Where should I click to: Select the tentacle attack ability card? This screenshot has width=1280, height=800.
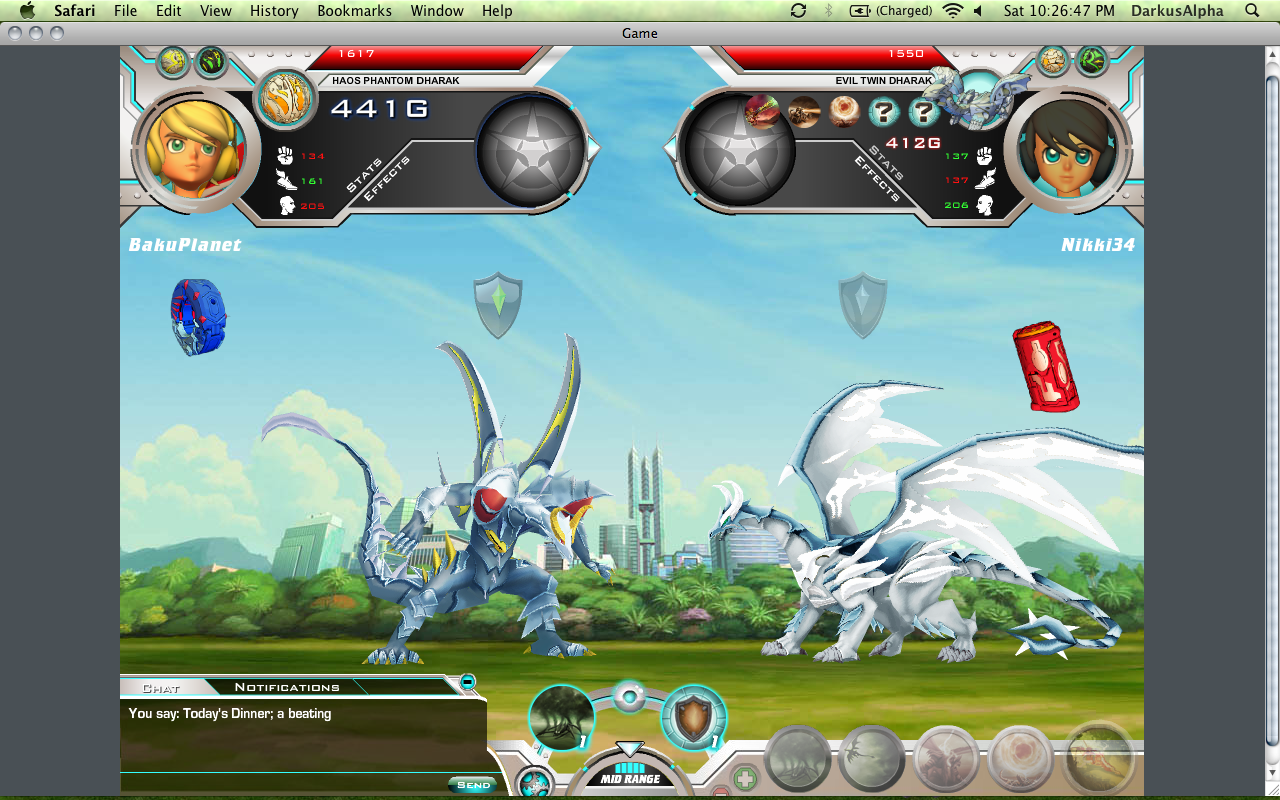click(561, 717)
